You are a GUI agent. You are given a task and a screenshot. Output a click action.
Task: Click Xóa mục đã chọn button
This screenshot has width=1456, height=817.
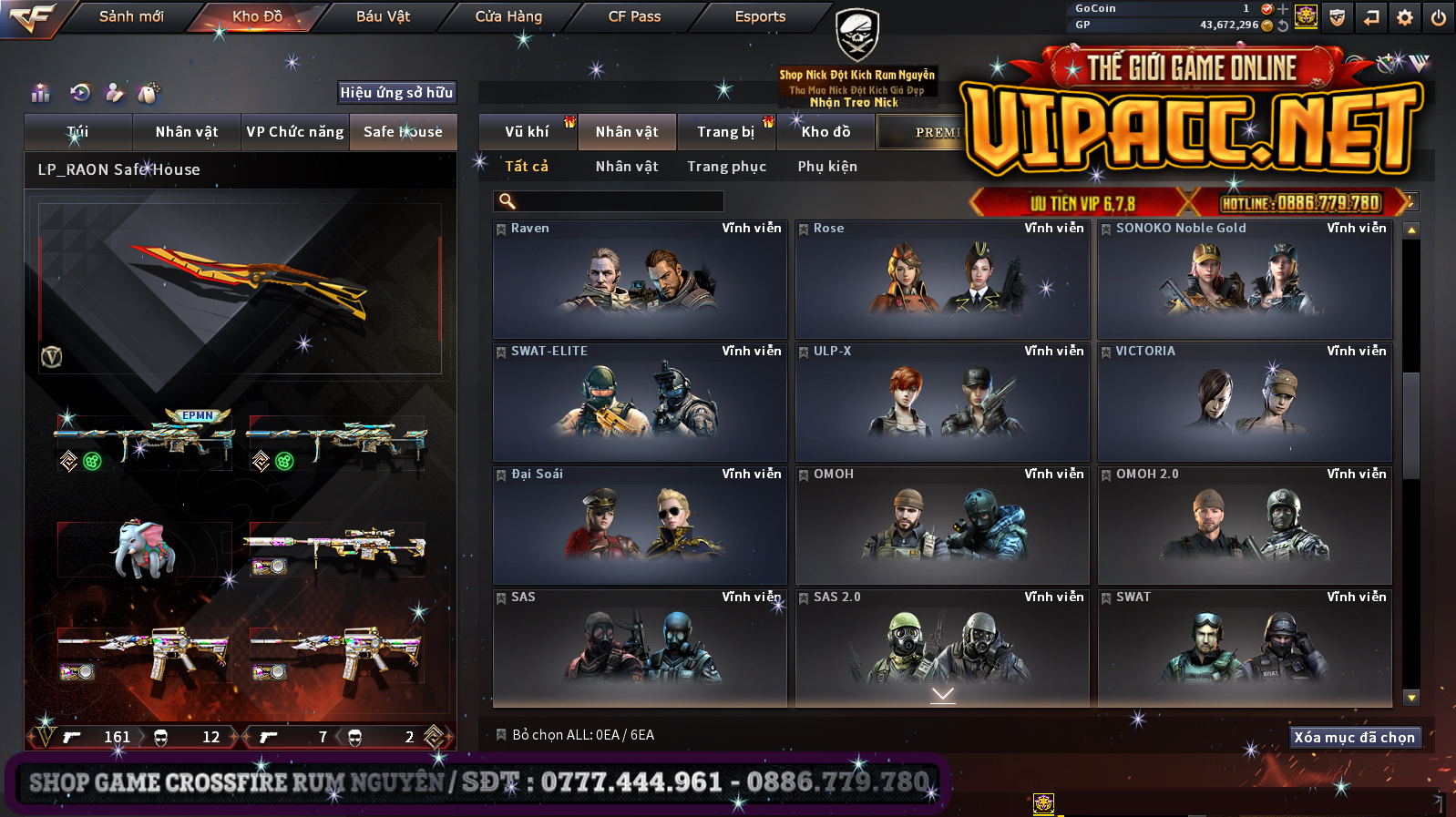(x=1355, y=737)
